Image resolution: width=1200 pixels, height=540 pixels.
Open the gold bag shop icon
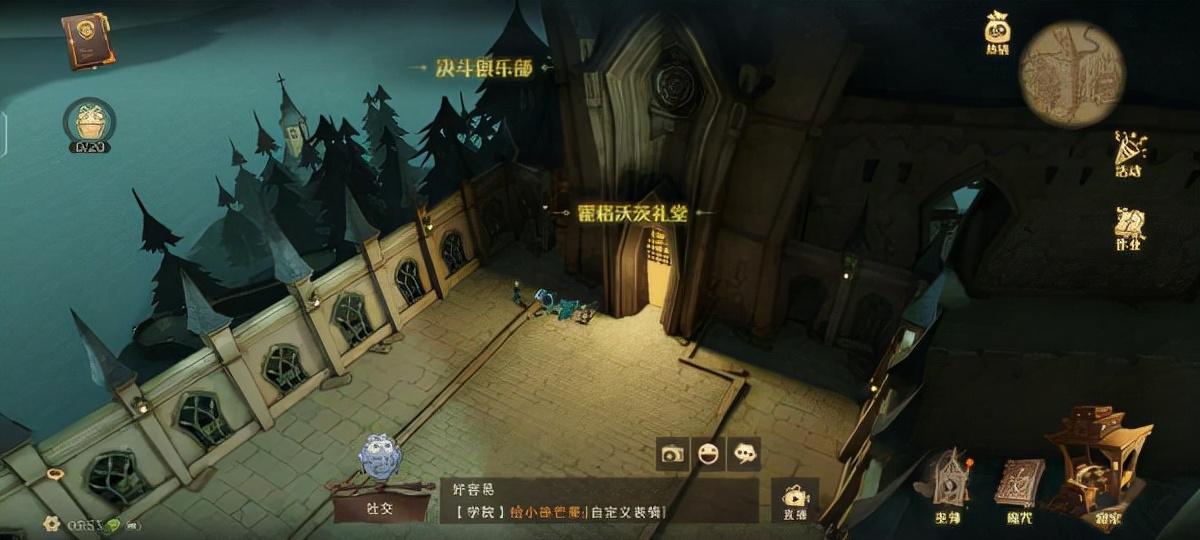[x=997, y=31]
